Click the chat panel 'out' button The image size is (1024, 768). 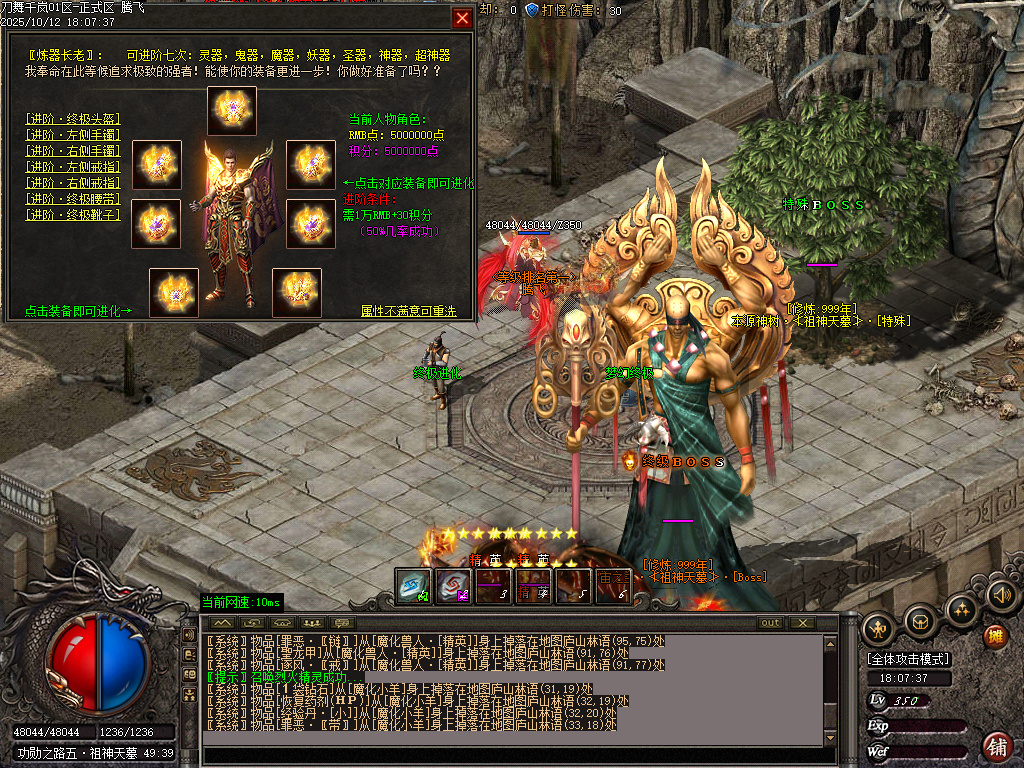(770, 623)
